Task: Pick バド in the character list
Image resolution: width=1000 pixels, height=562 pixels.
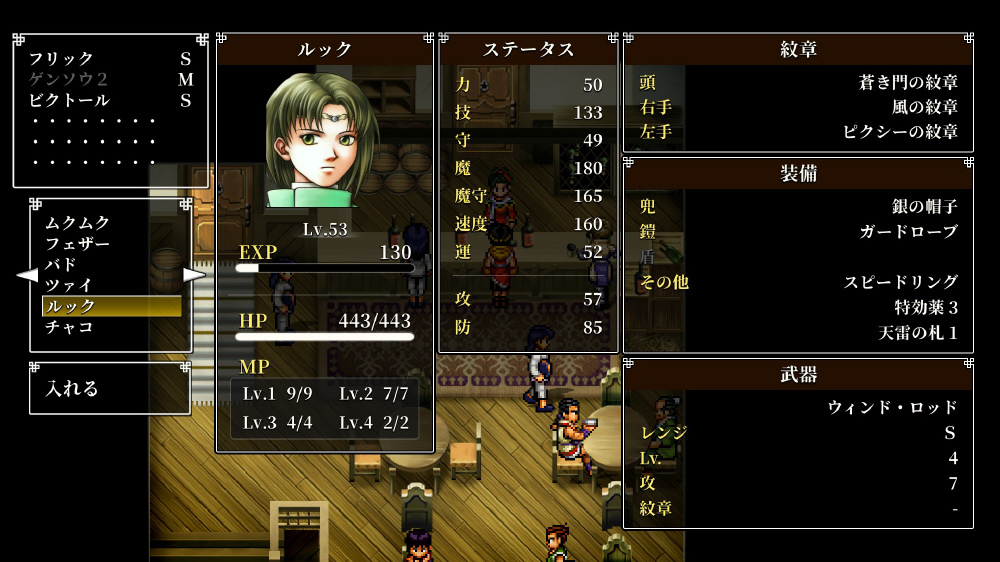Action: [60, 265]
